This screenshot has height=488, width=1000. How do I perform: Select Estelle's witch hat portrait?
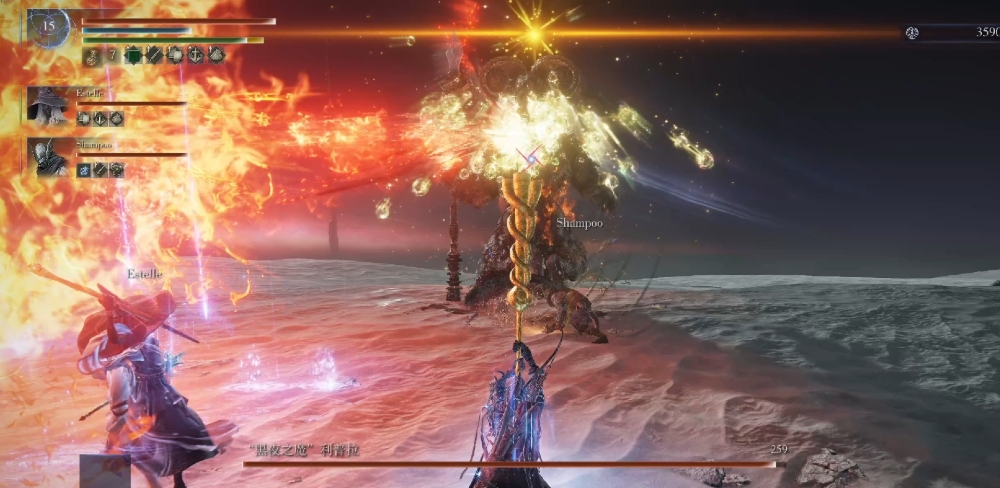coord(48,106)
